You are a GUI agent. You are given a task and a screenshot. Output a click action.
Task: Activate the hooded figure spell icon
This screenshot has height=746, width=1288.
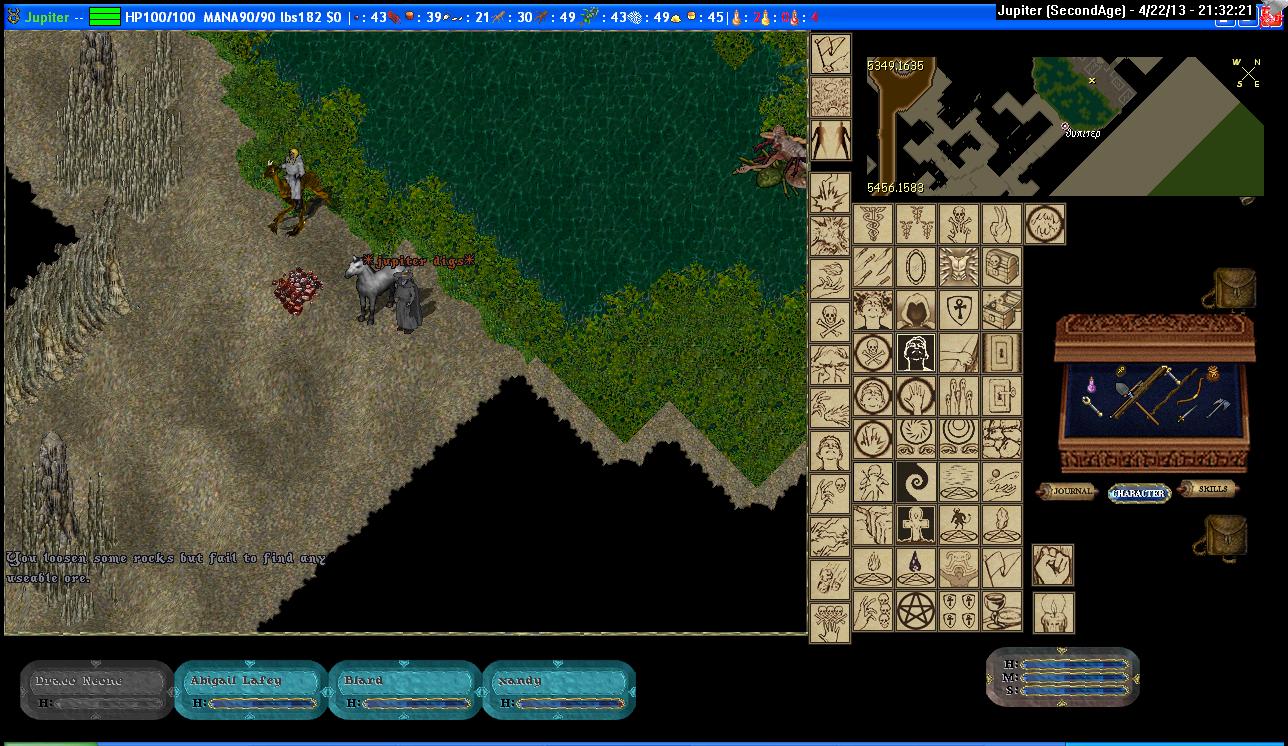click(x=915, y=310)
